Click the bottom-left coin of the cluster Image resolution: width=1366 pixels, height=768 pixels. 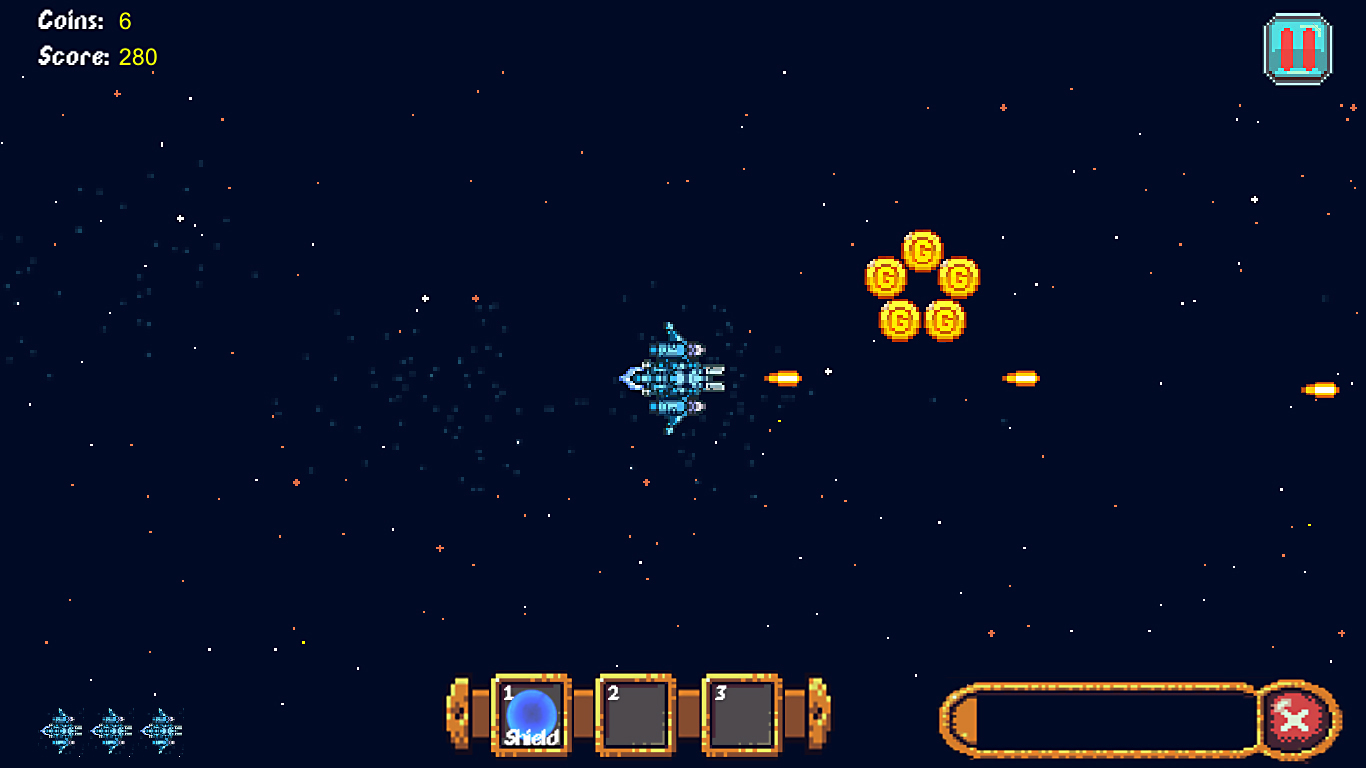901,317
